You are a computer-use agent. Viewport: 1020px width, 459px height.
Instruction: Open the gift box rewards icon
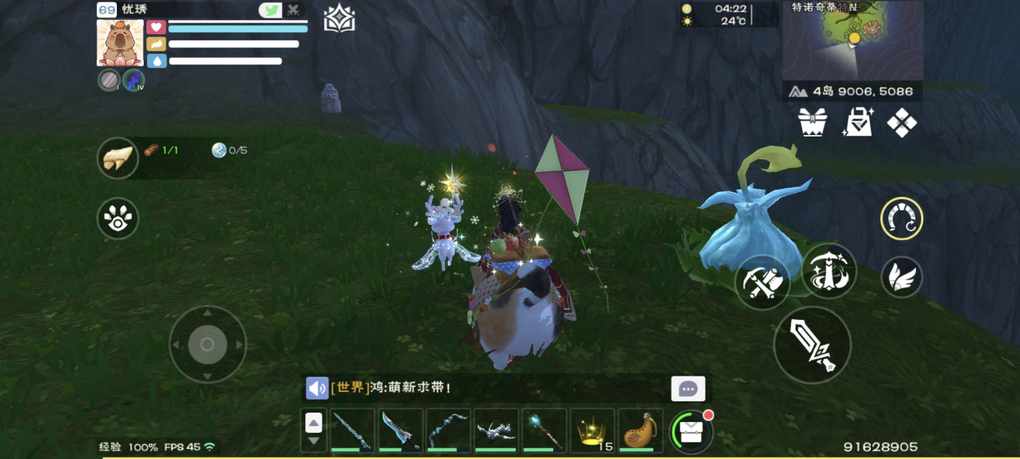tap(813, 123)
